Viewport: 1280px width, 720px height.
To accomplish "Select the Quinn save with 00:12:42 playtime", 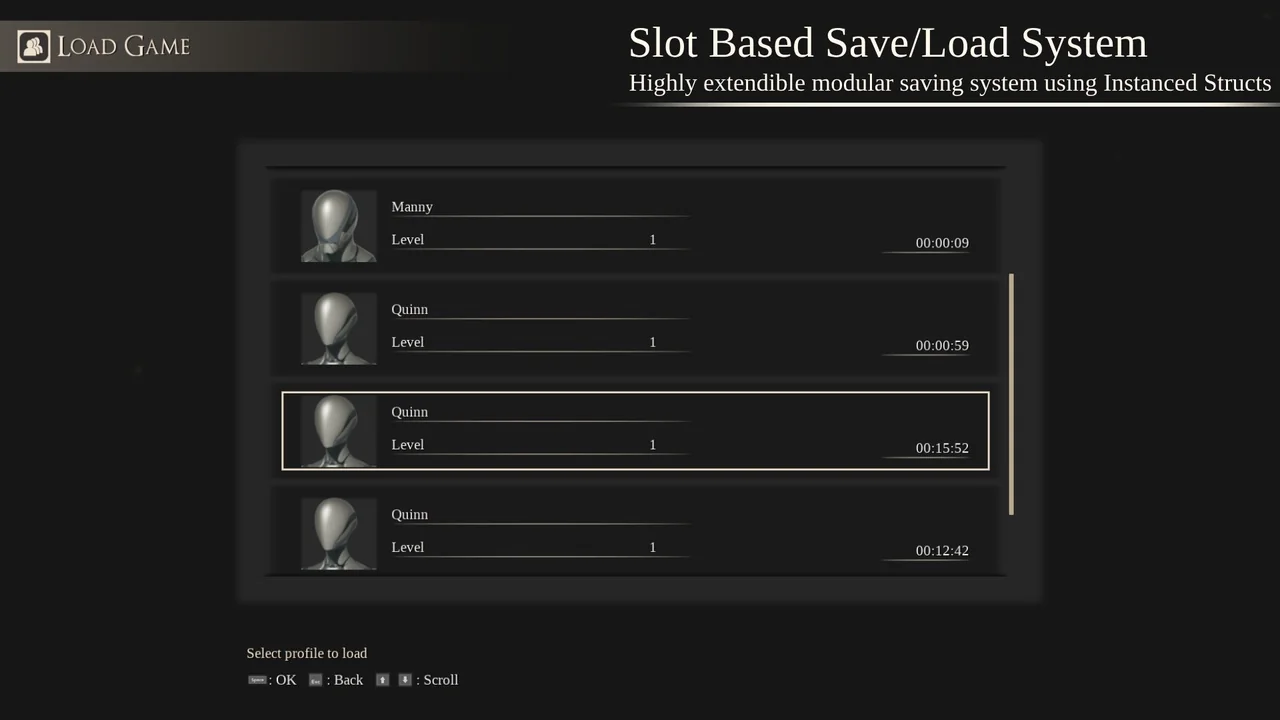I will point(635,533).
